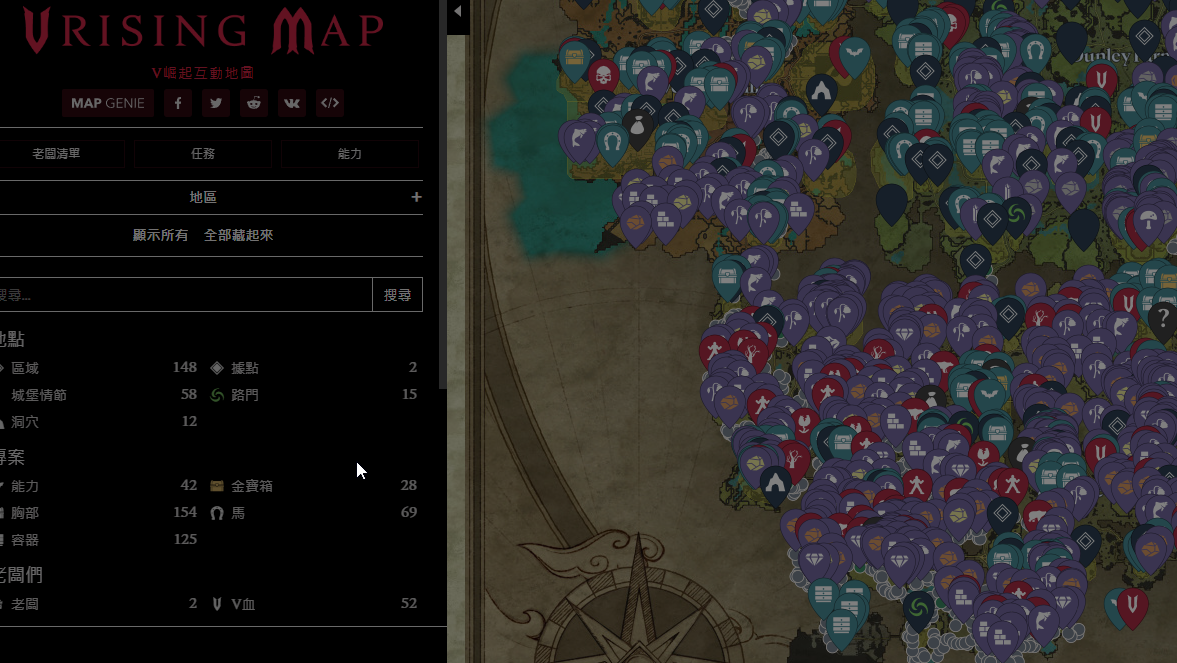Open the Reddit share button

pyautogui.click(x=254, y=103)
